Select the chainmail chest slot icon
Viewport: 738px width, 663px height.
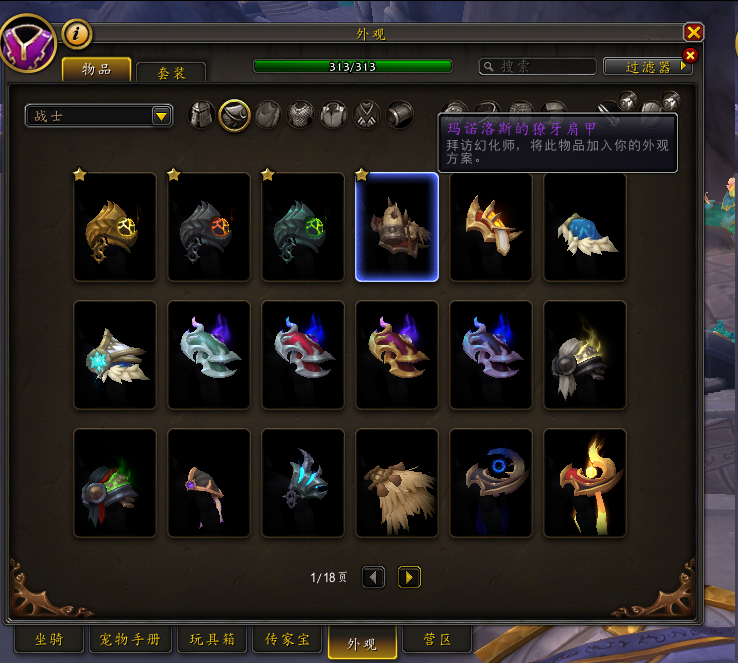[x=301, y=115]
